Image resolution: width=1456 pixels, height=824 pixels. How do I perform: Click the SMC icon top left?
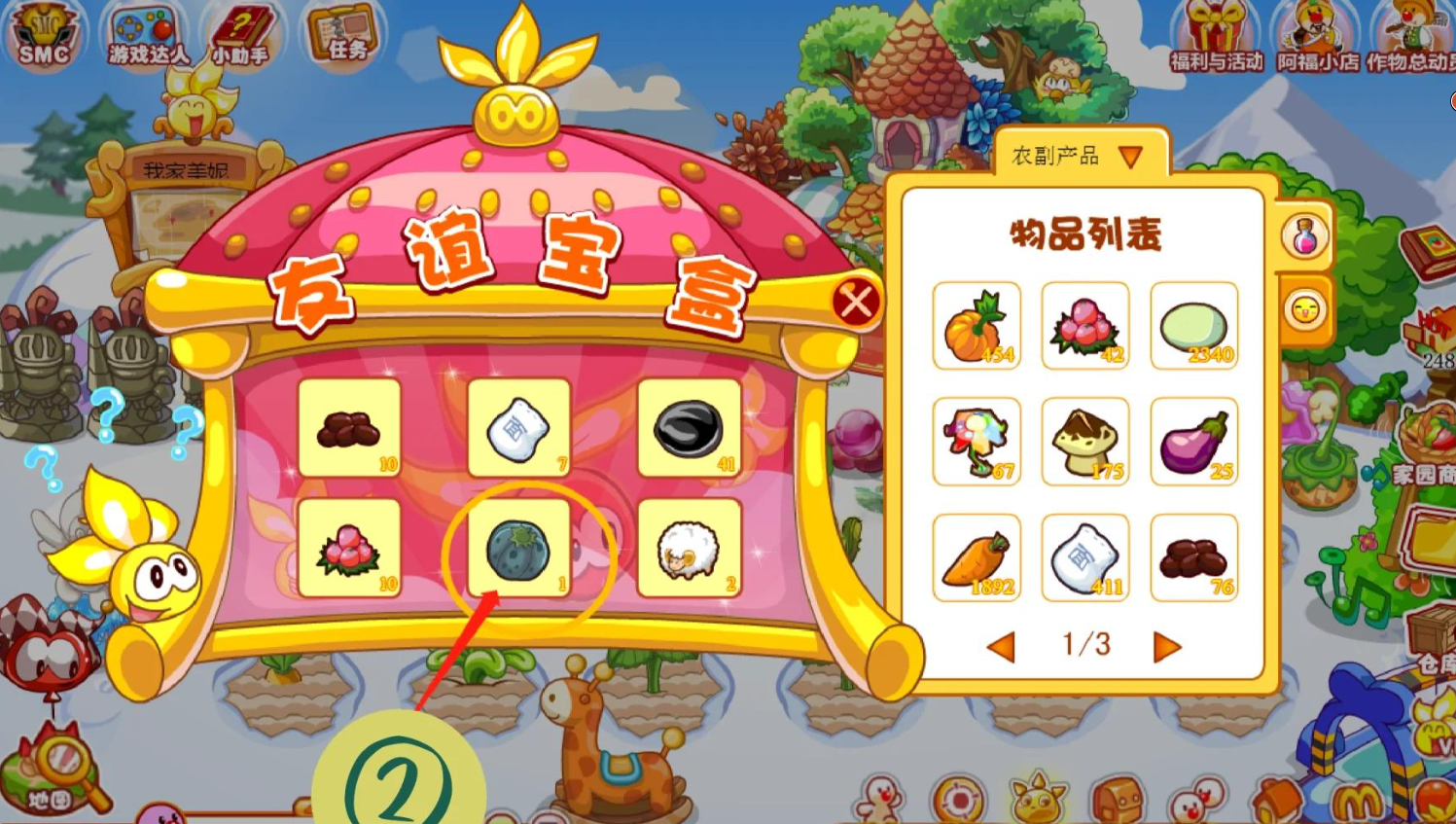pos(43,32)
